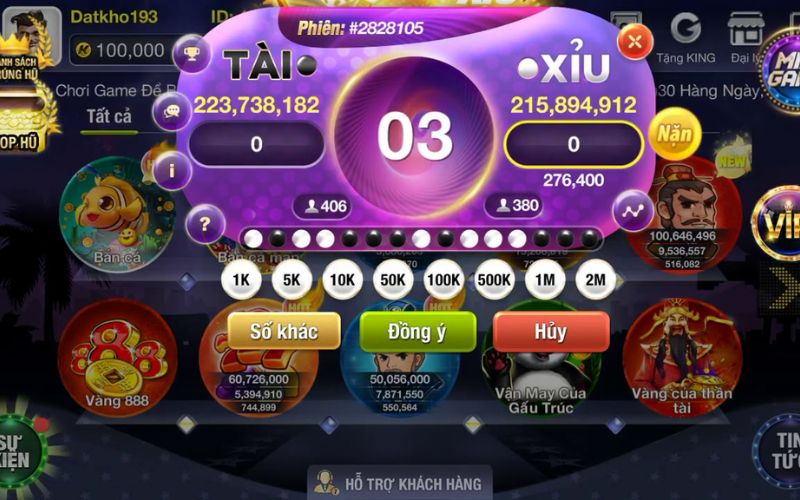The width and height of the screenshot is (800, 500).
Task: Show the game info icon
Action: (172, 170)
